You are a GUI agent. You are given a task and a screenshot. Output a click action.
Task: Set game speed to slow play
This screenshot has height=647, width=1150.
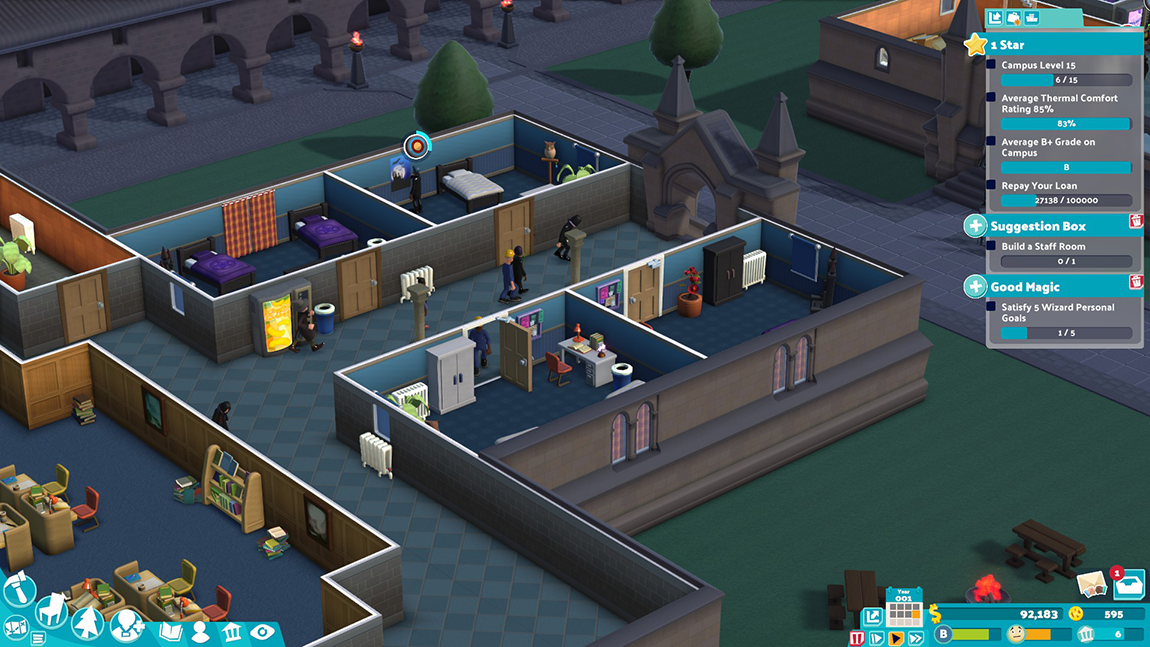click(x=877, y=638)
